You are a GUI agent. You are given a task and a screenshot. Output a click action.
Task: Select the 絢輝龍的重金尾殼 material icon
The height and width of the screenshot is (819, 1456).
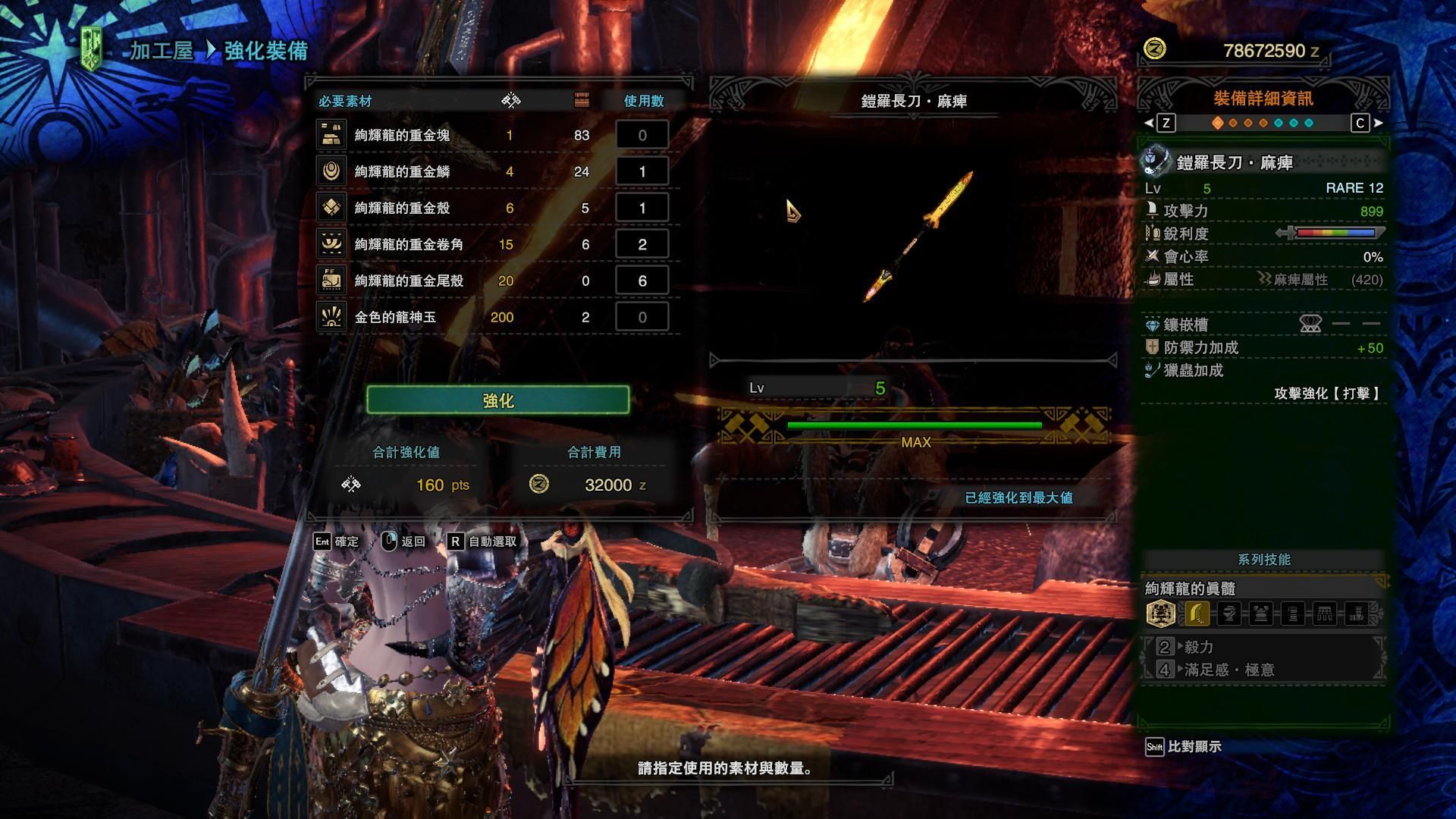331,280
